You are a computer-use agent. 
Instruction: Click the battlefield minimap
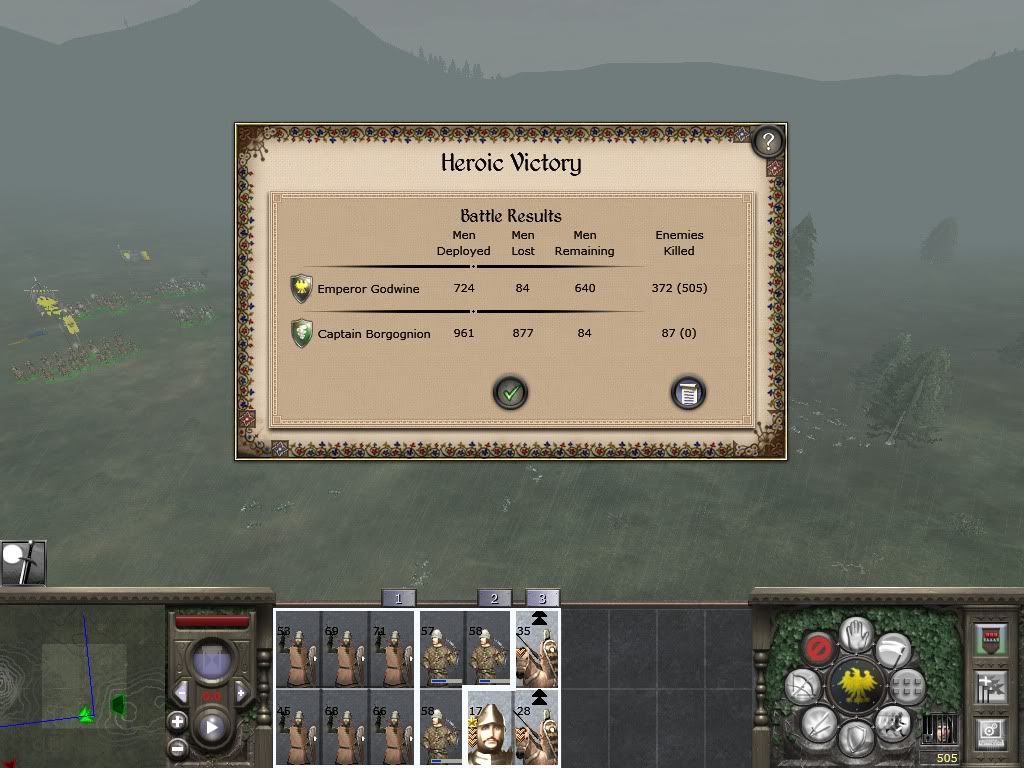pyautogui.click(x=82, y=682)
